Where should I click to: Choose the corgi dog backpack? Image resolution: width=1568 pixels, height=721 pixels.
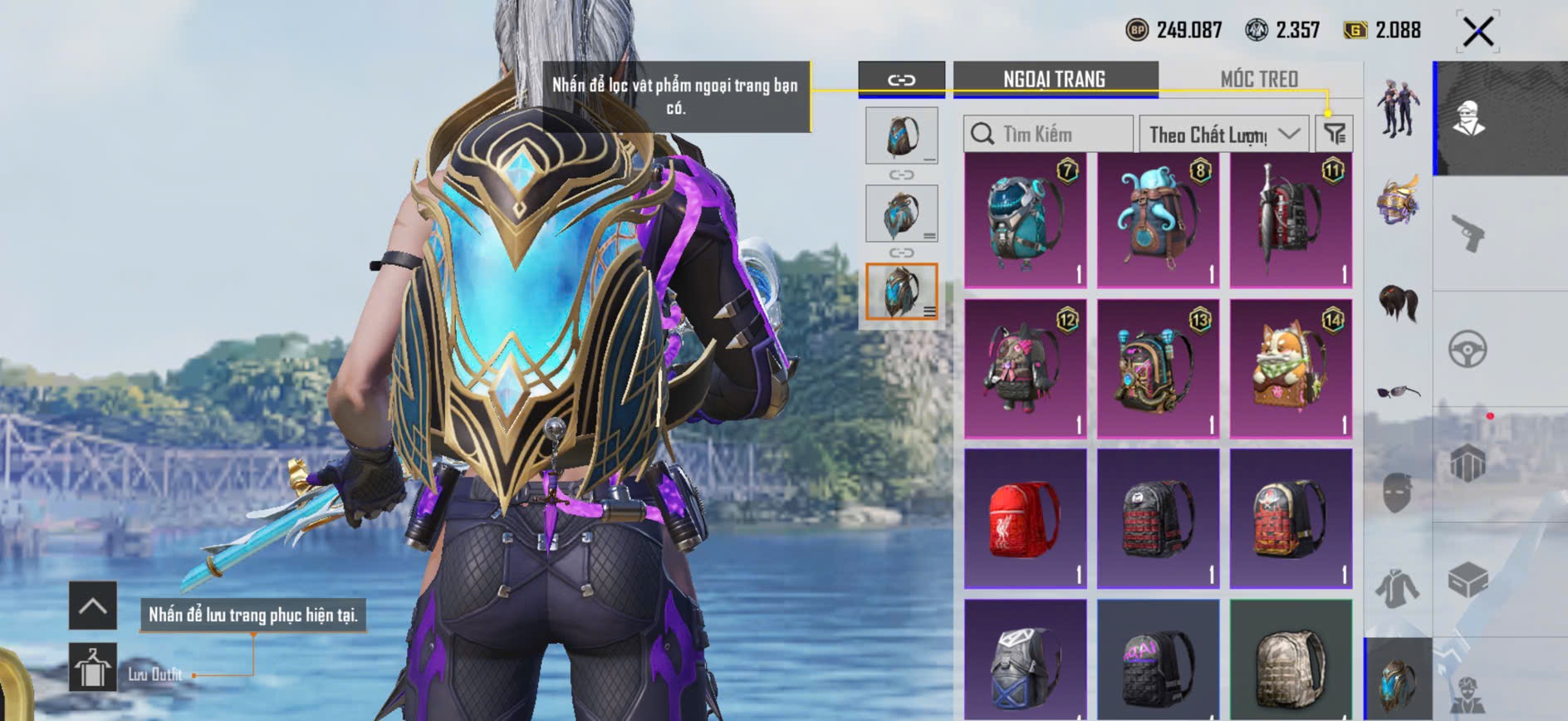1291,369
